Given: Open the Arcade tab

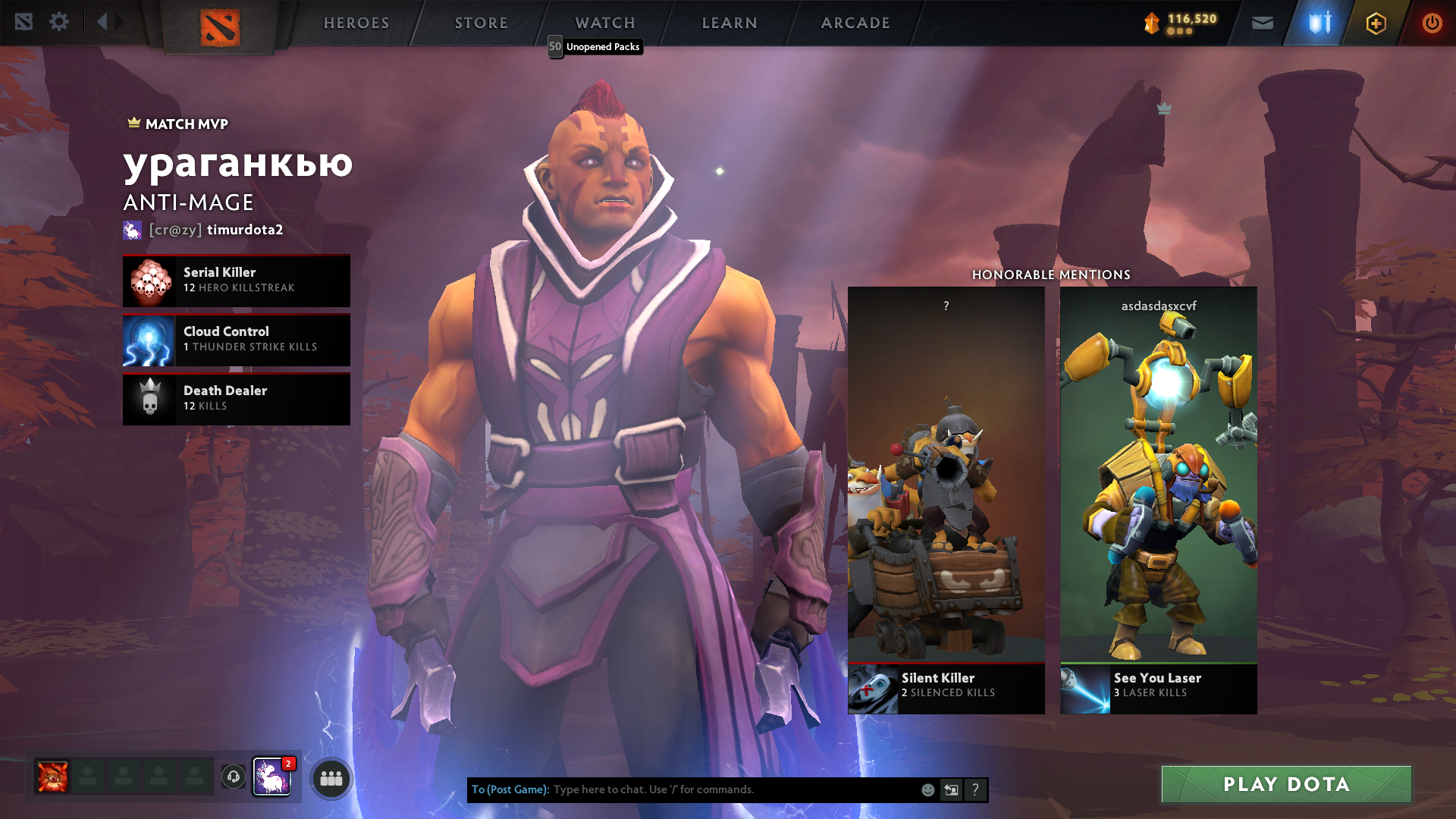Looking at the screenshot, I should (855, 23).
